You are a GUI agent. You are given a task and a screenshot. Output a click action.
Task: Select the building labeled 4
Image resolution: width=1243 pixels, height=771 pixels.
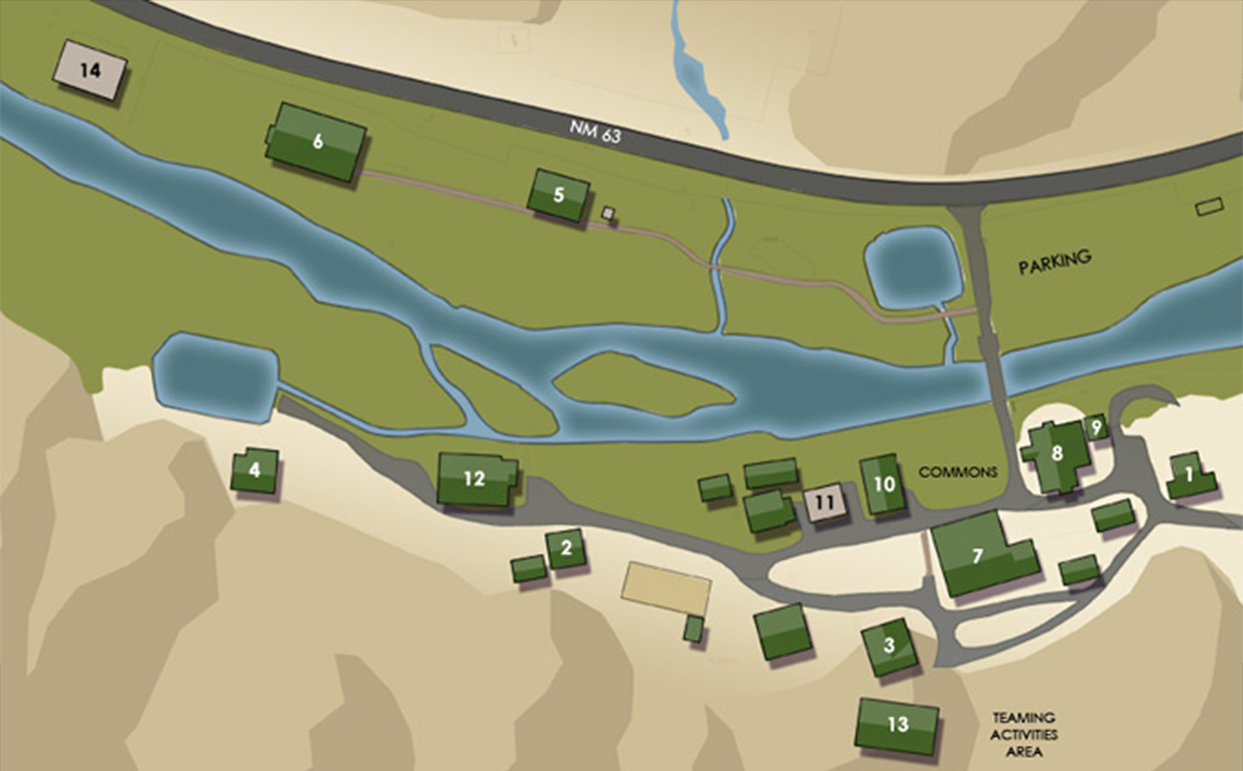(254, 470)
